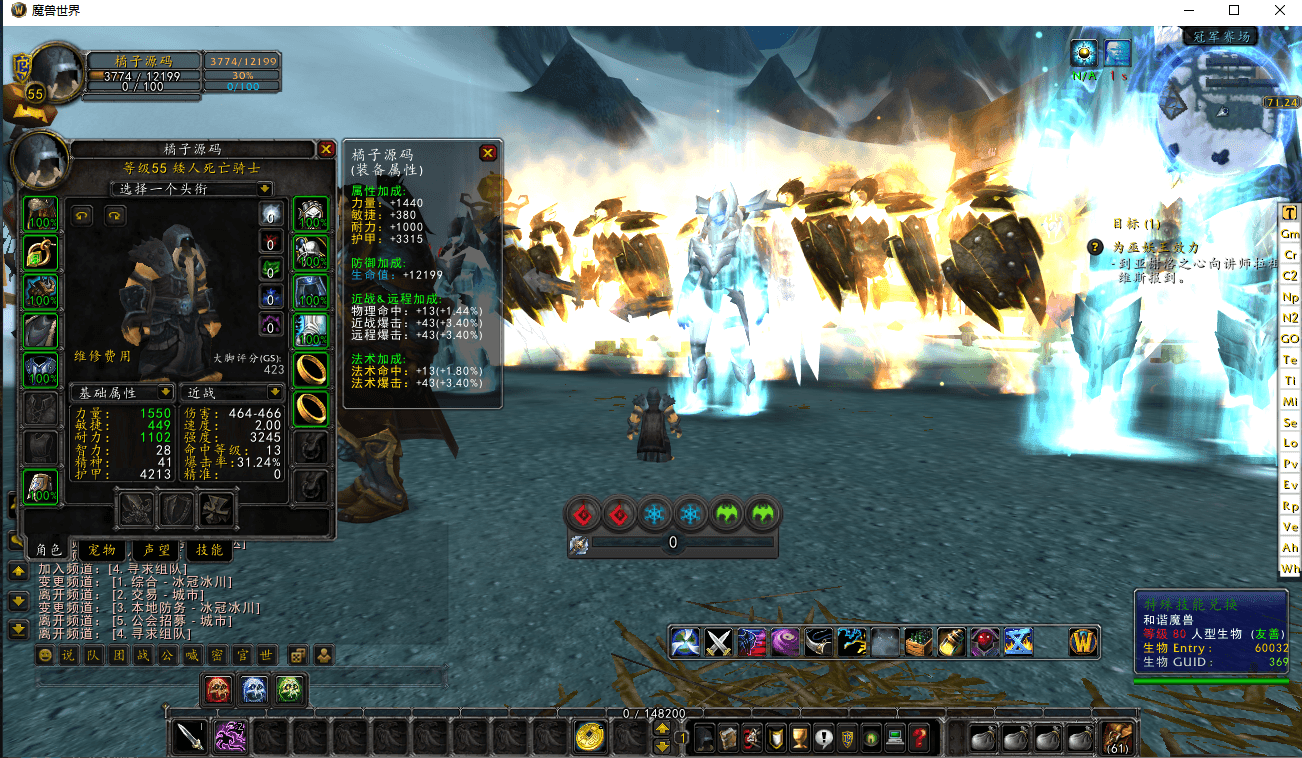Viewport: 1302px width, 758px height.
Task: Open the main backpack bag
Action: click(x=1116, y=738)
